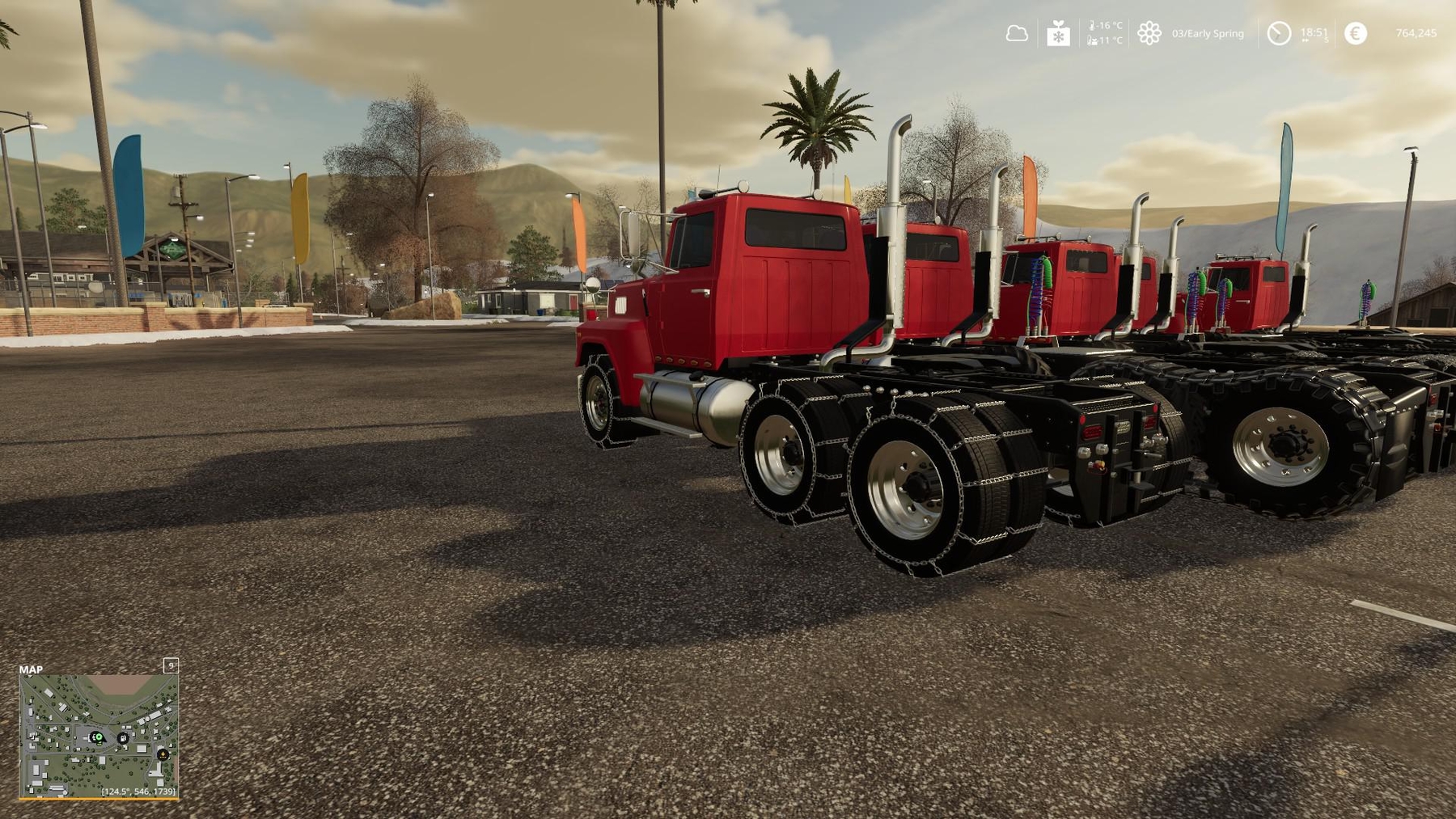The width and height of the screenshot is (1456, 819).
Task: Click the cloud weather icon
Action: (1017, 34)
